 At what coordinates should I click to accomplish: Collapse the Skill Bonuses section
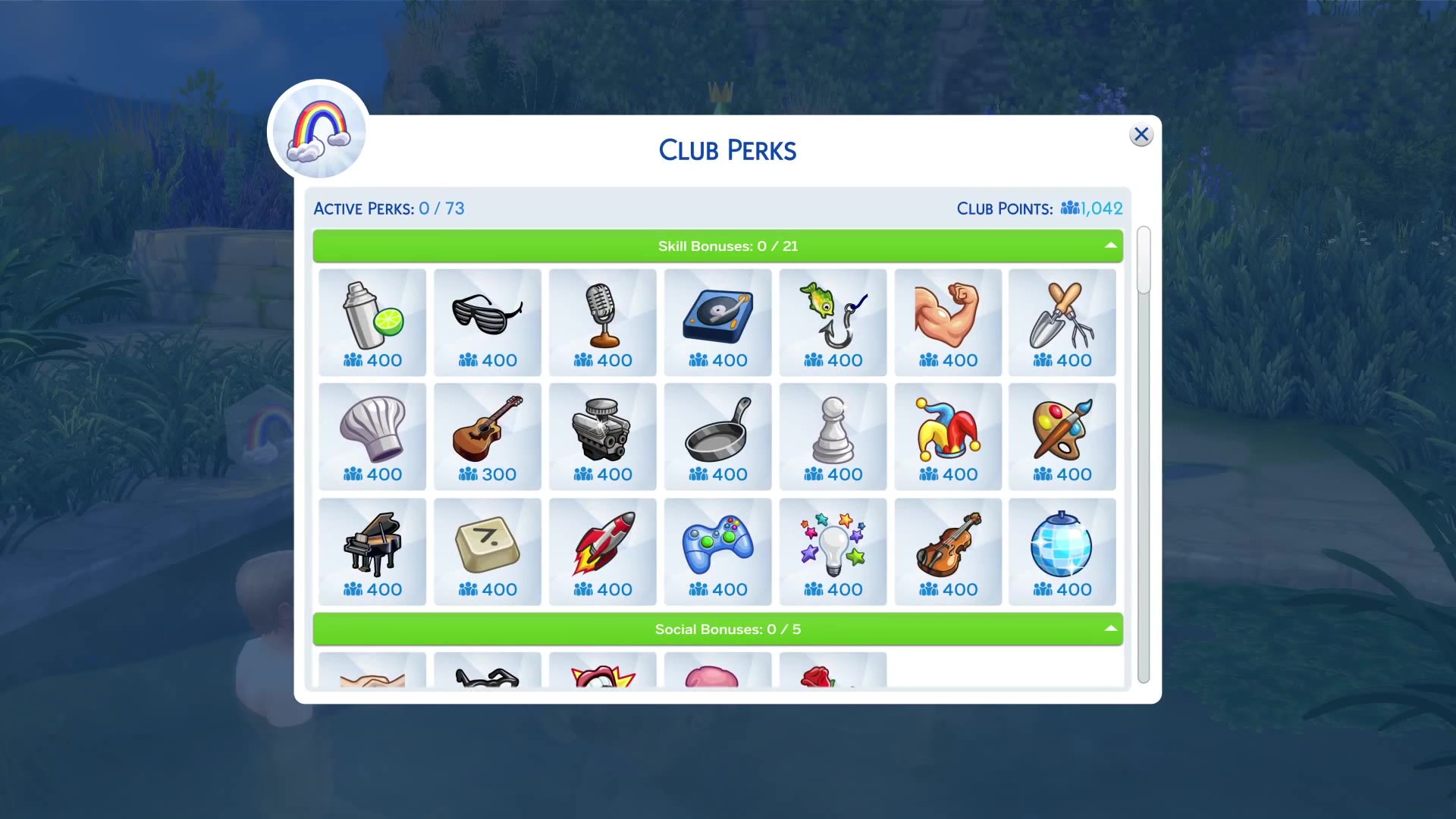(x=1110, y=246)
